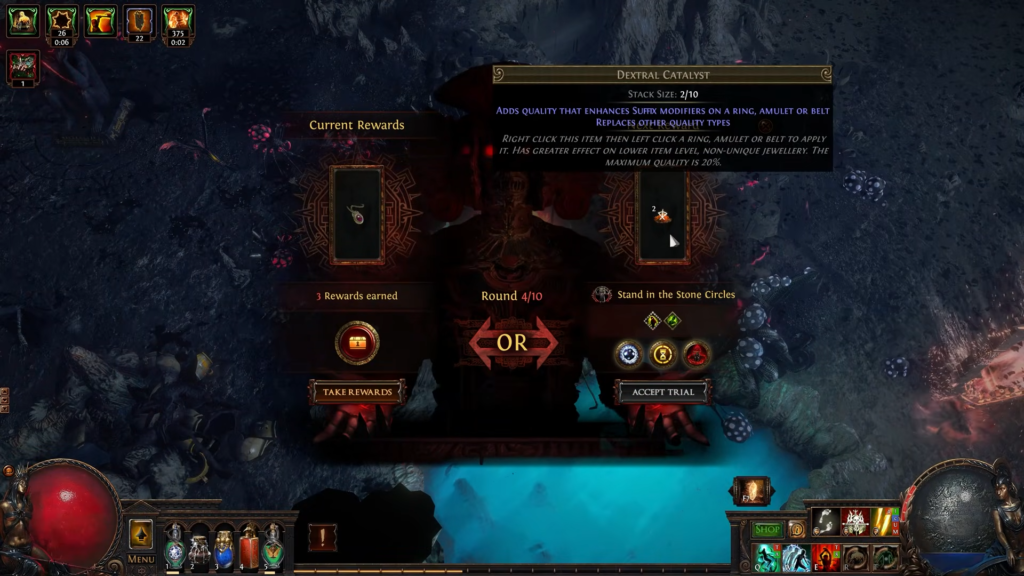This screenshot has height=576, width=1024.
Task: Select the red skull totem skill icon
Action: [855, 521]
